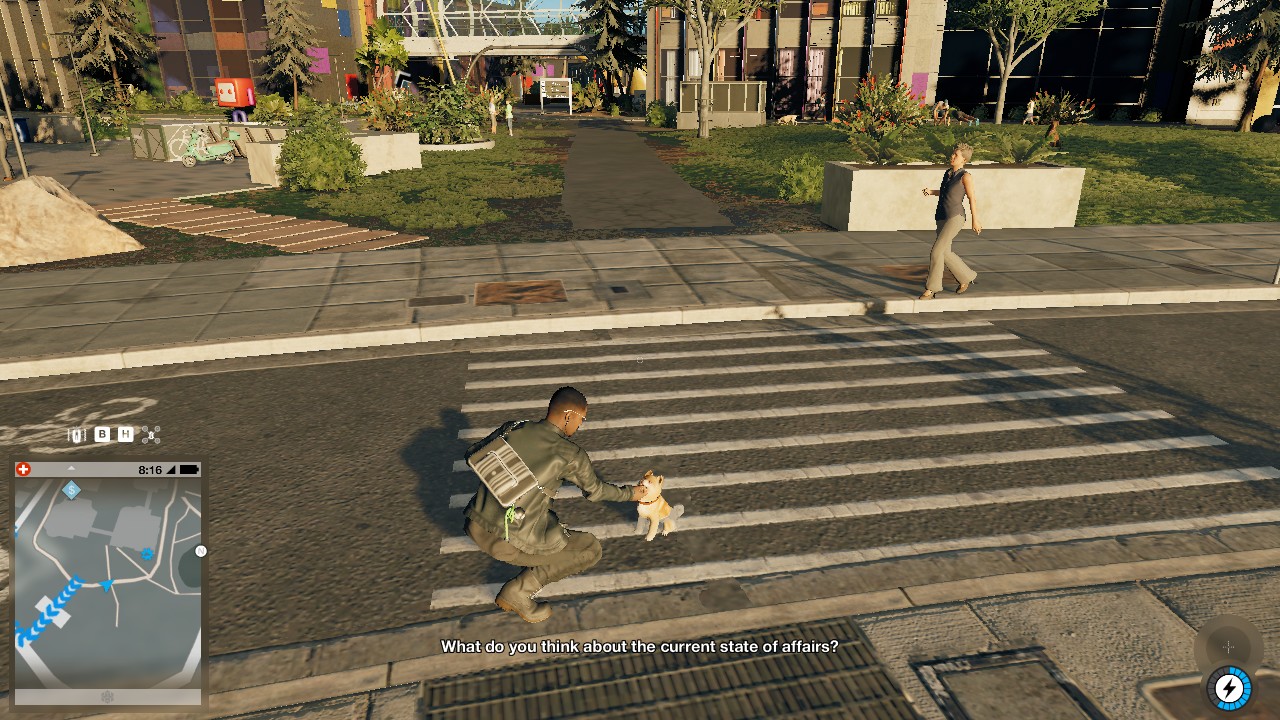Click the north compass marker on minimap
Screen dimensions: 1280x720
(x=200, y=551)
